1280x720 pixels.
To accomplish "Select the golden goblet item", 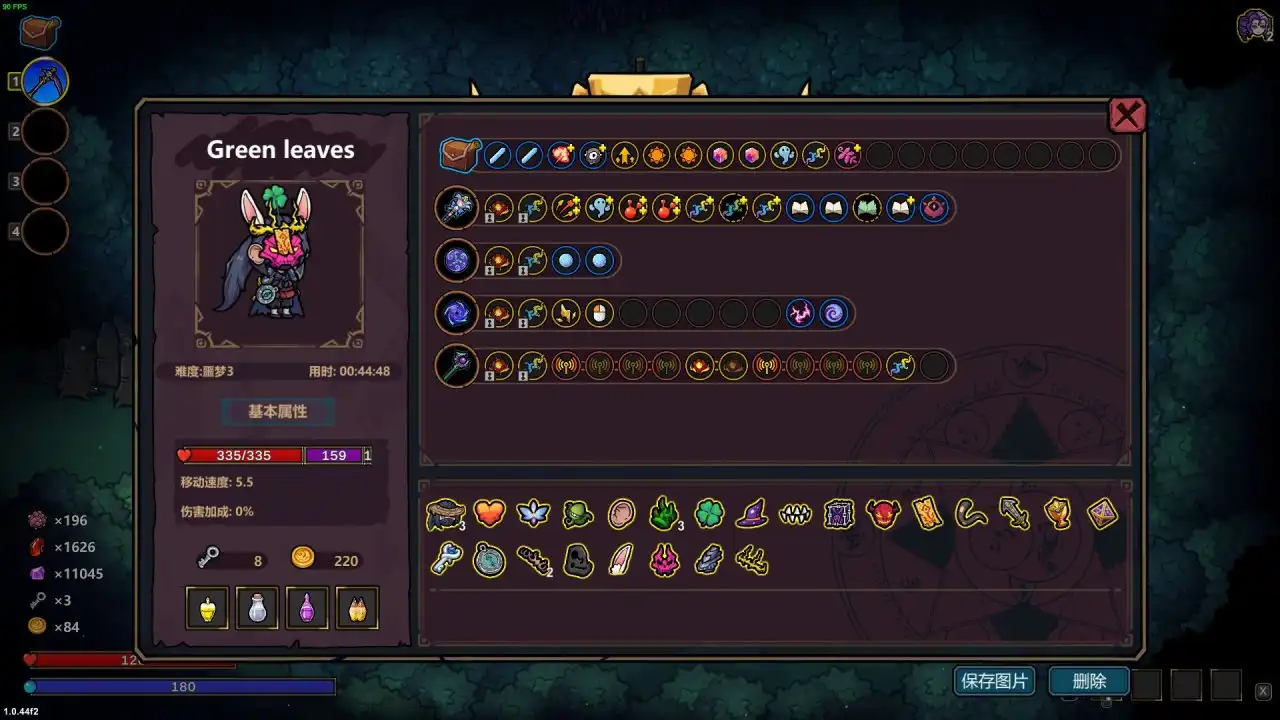I will [1059, 514].
